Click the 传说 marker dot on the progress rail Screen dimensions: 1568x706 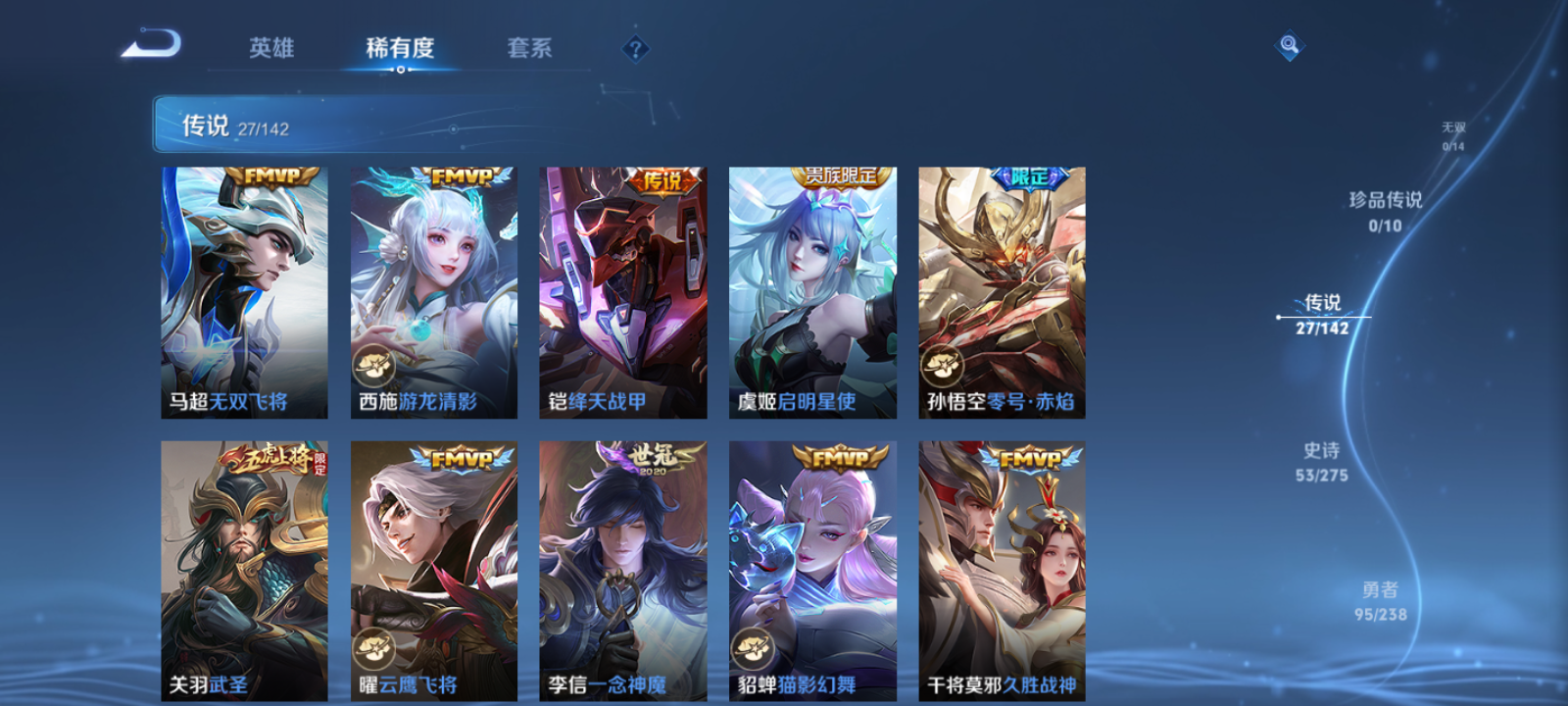pyautogui.click(x=1278, y=316)
